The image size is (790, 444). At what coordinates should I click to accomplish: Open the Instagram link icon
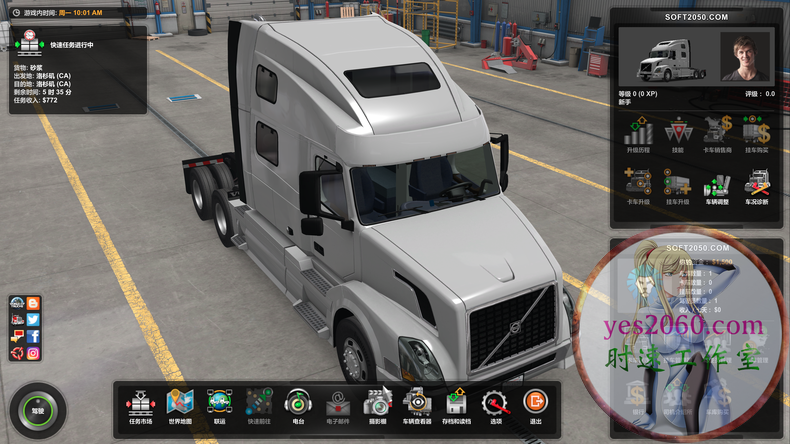pyautogui.click(x=33, y=354)
